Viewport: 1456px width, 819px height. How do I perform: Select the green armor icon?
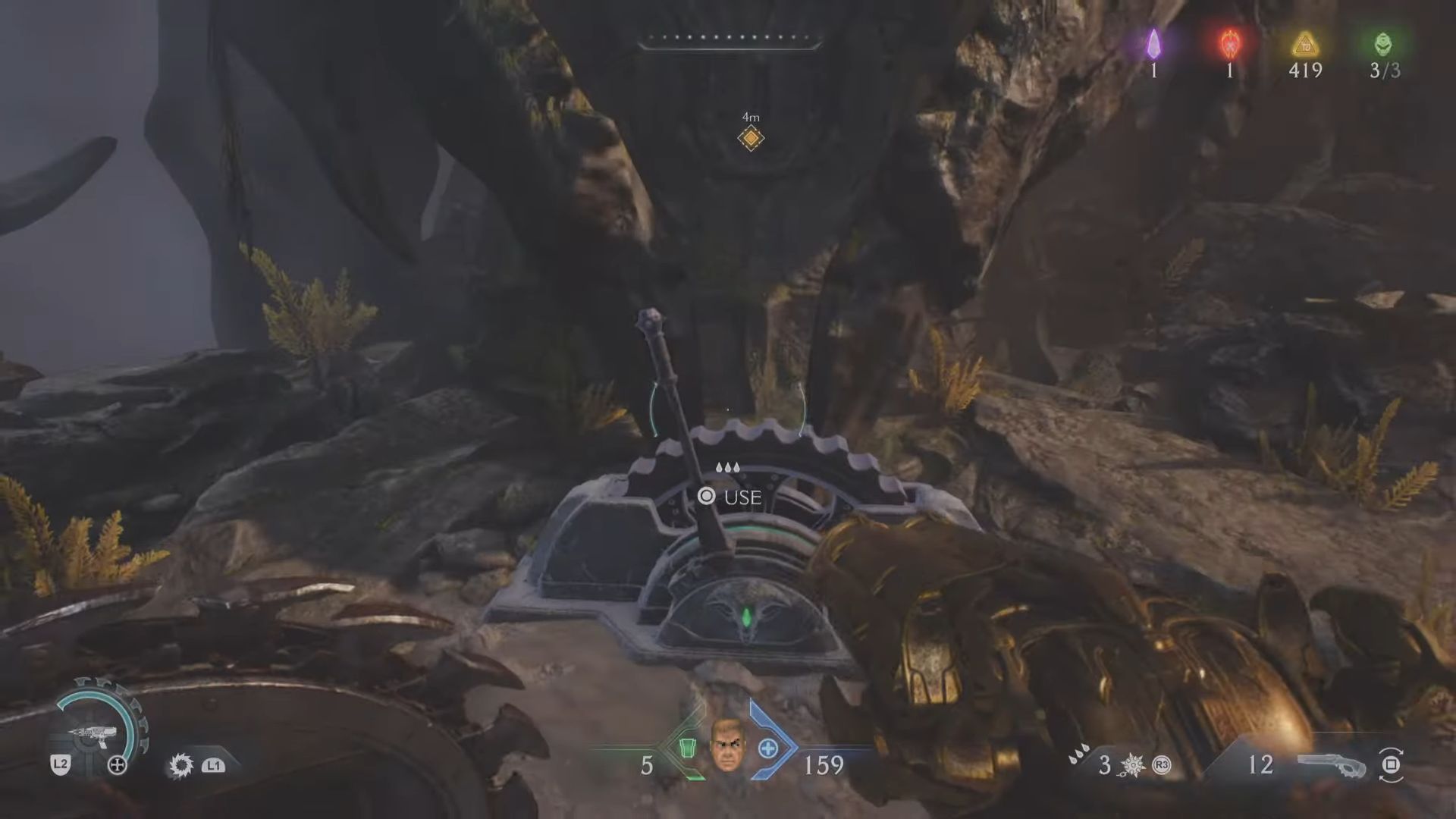click(x=688, y=748)
